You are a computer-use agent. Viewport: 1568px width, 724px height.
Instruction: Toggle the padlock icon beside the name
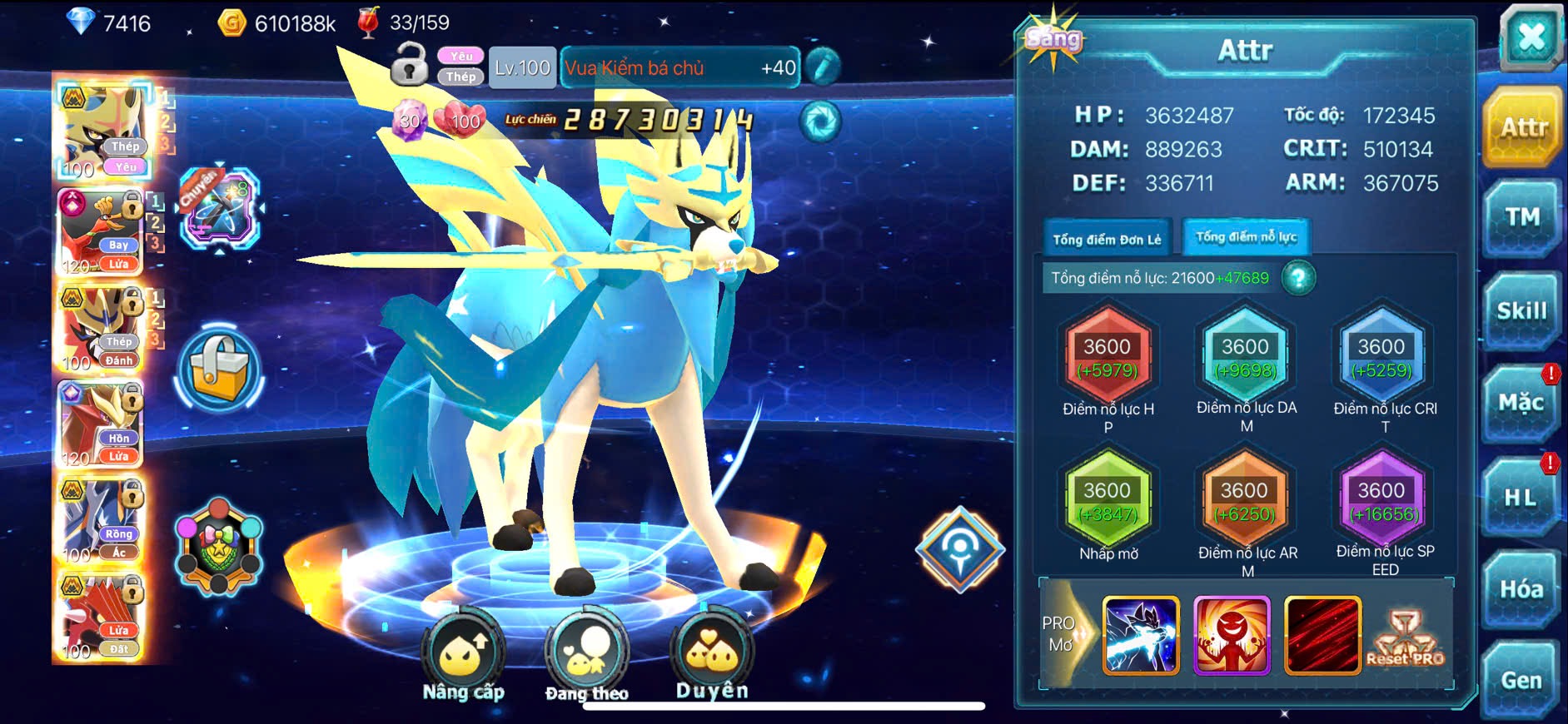coord(409,65)
